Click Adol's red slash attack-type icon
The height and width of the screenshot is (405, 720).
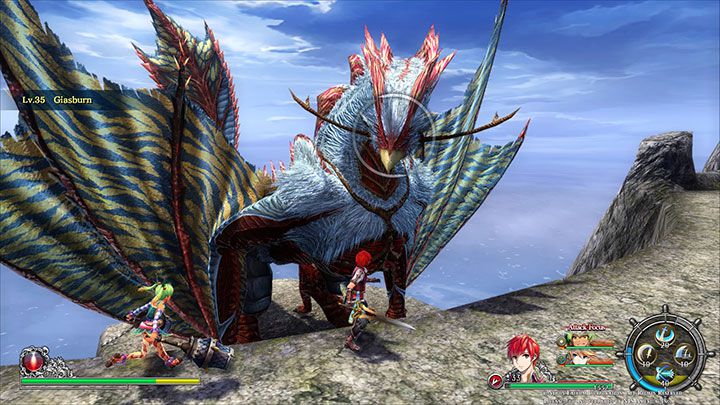tap(496, 380)
